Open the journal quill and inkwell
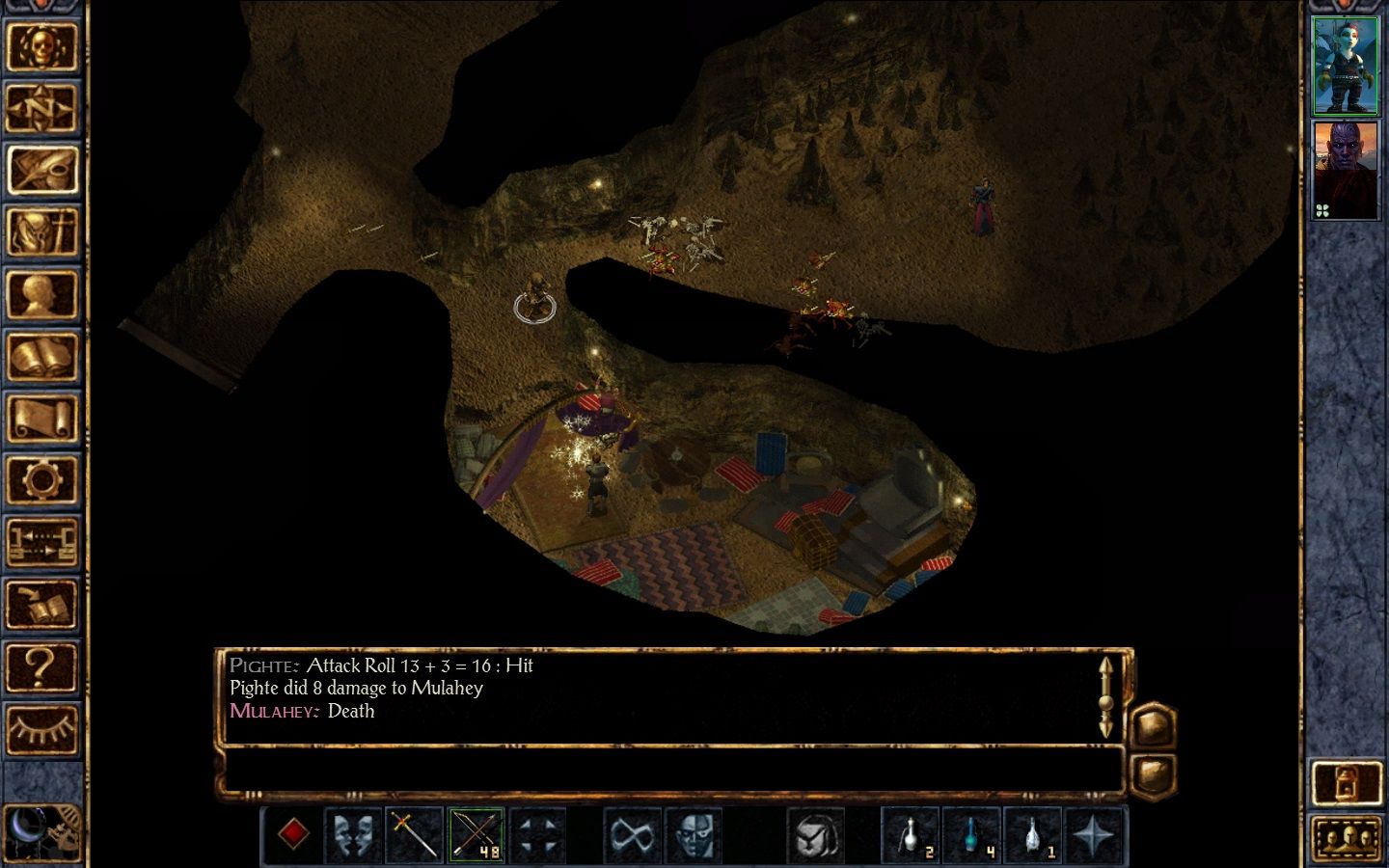Image resolution: width=1389 pixels, height=868 pixels. pyautogui.click(x=41, y=170)
